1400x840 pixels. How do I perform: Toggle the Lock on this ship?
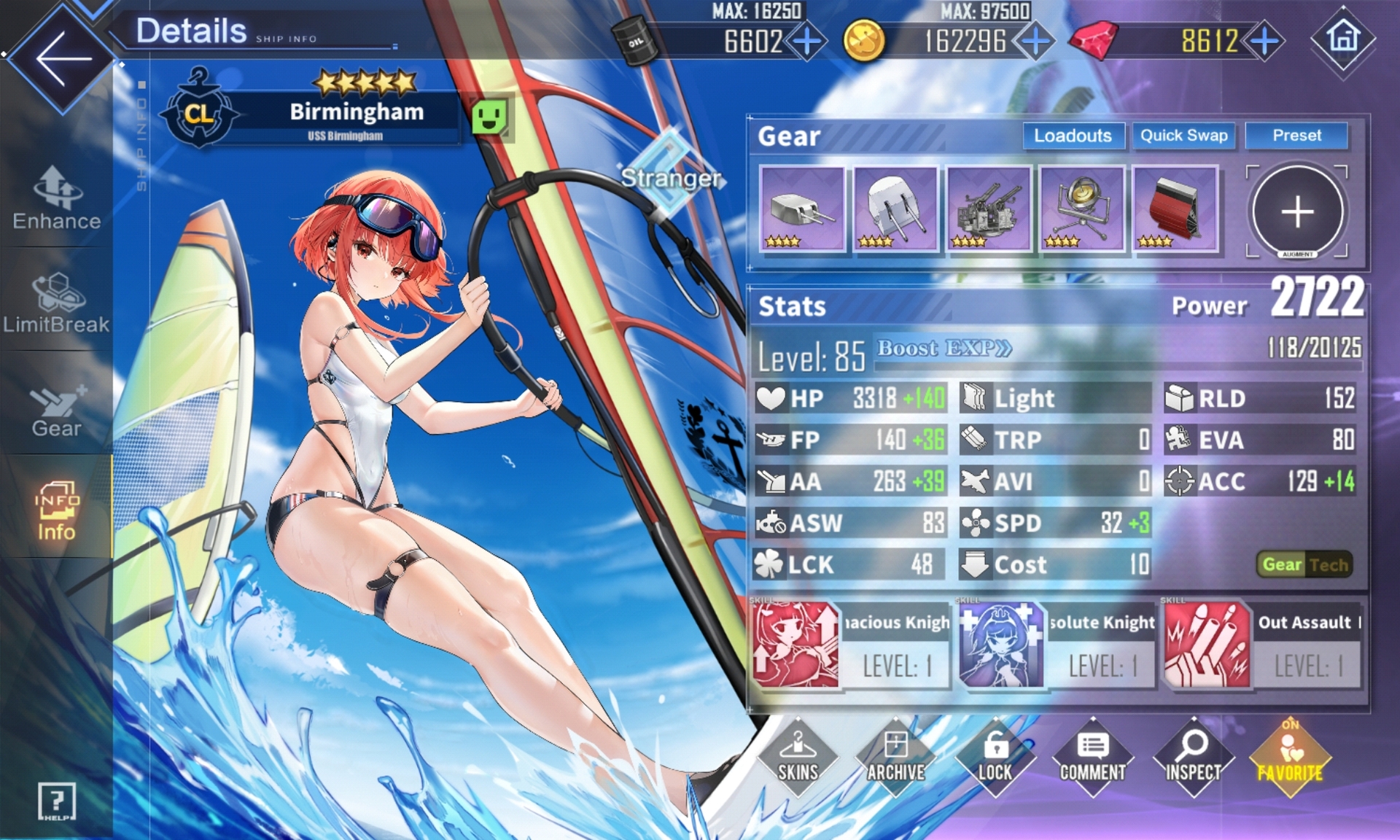pos(995,757)
